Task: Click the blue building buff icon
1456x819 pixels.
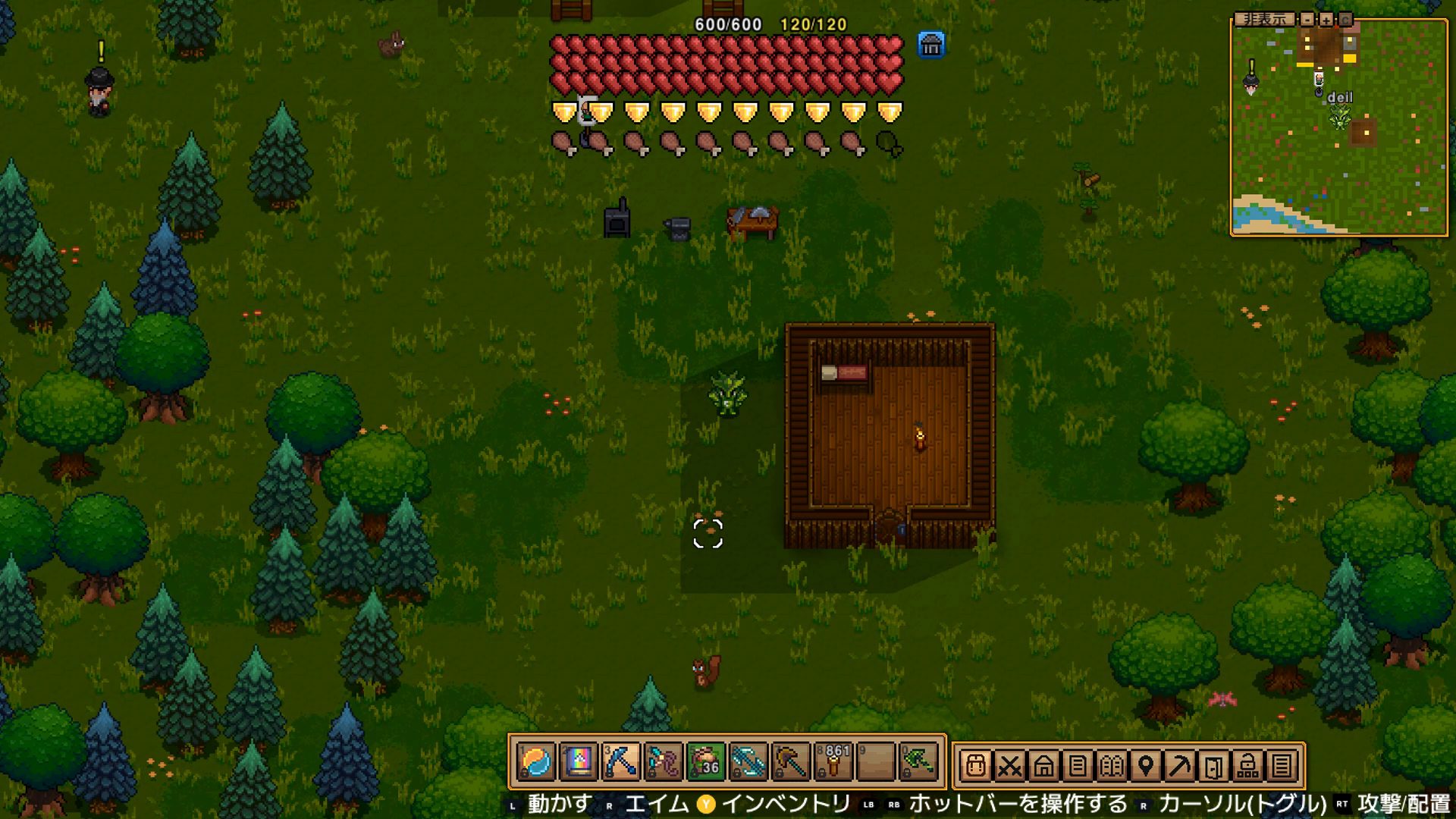Action: [931, 45]
